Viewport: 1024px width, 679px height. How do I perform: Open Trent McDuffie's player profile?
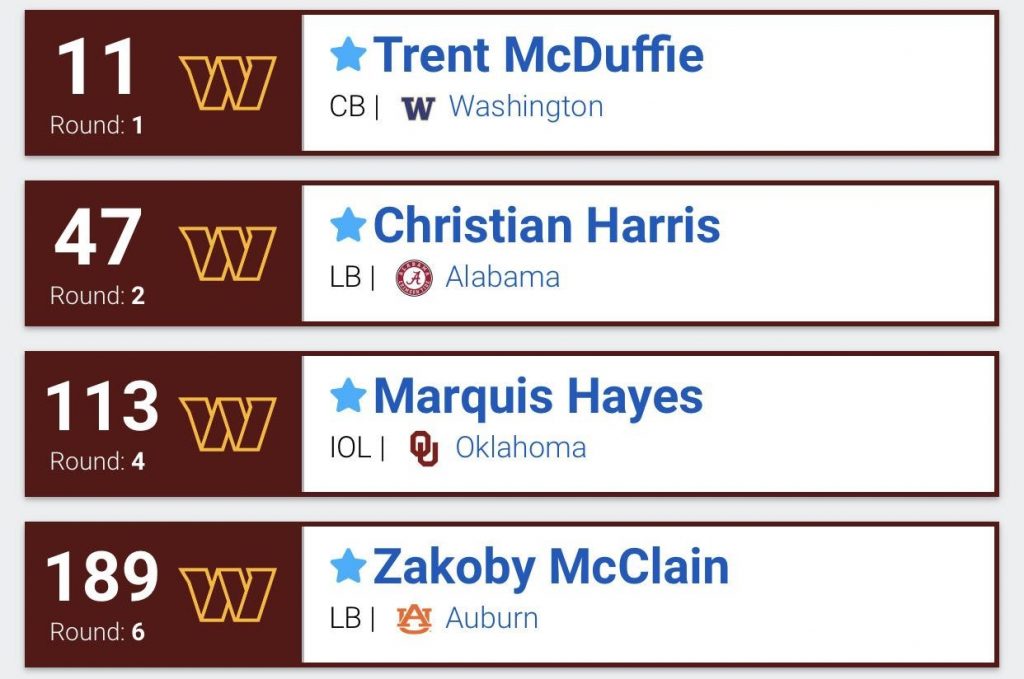538,56
